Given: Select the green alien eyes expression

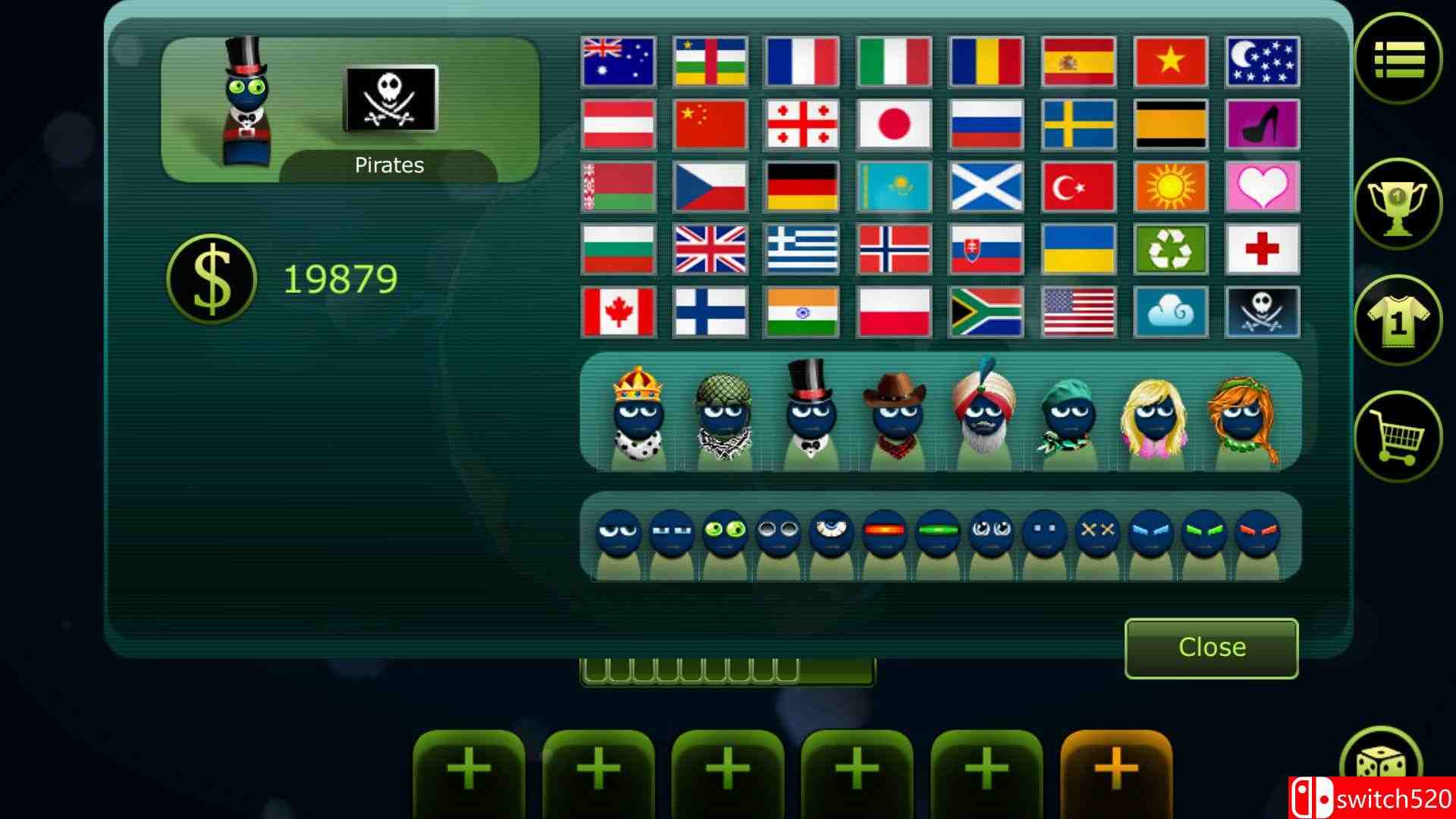Looking at the screenshot, I should (x=724, y=531).
